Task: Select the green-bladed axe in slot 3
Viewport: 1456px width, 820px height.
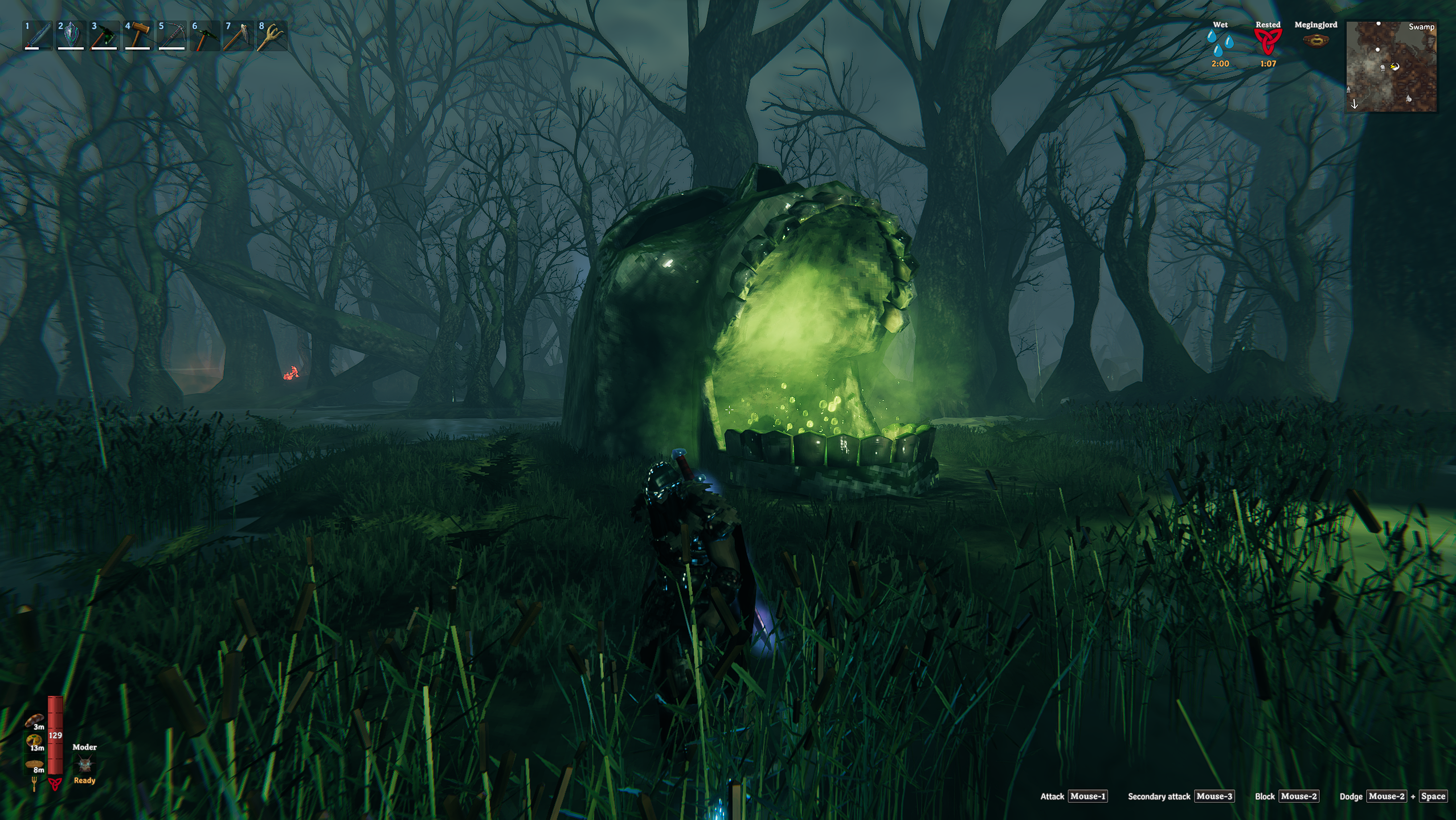Action: (x=104, y=36)
